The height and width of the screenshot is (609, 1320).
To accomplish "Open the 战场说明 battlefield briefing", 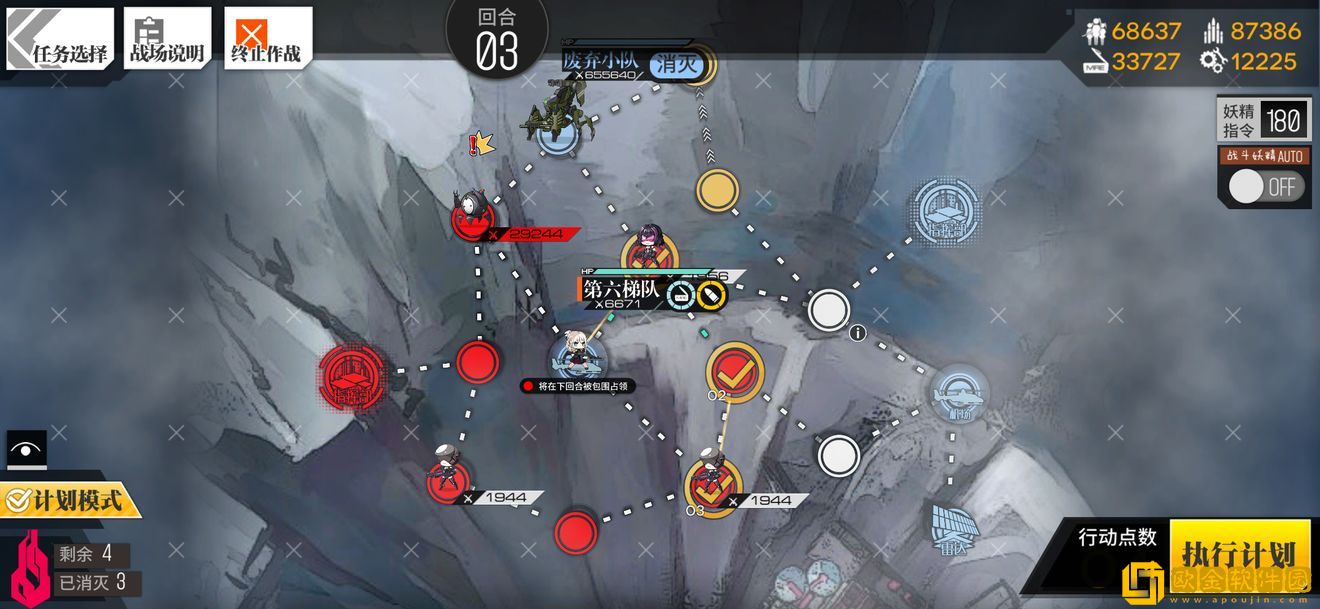I will tap(167, 39).
